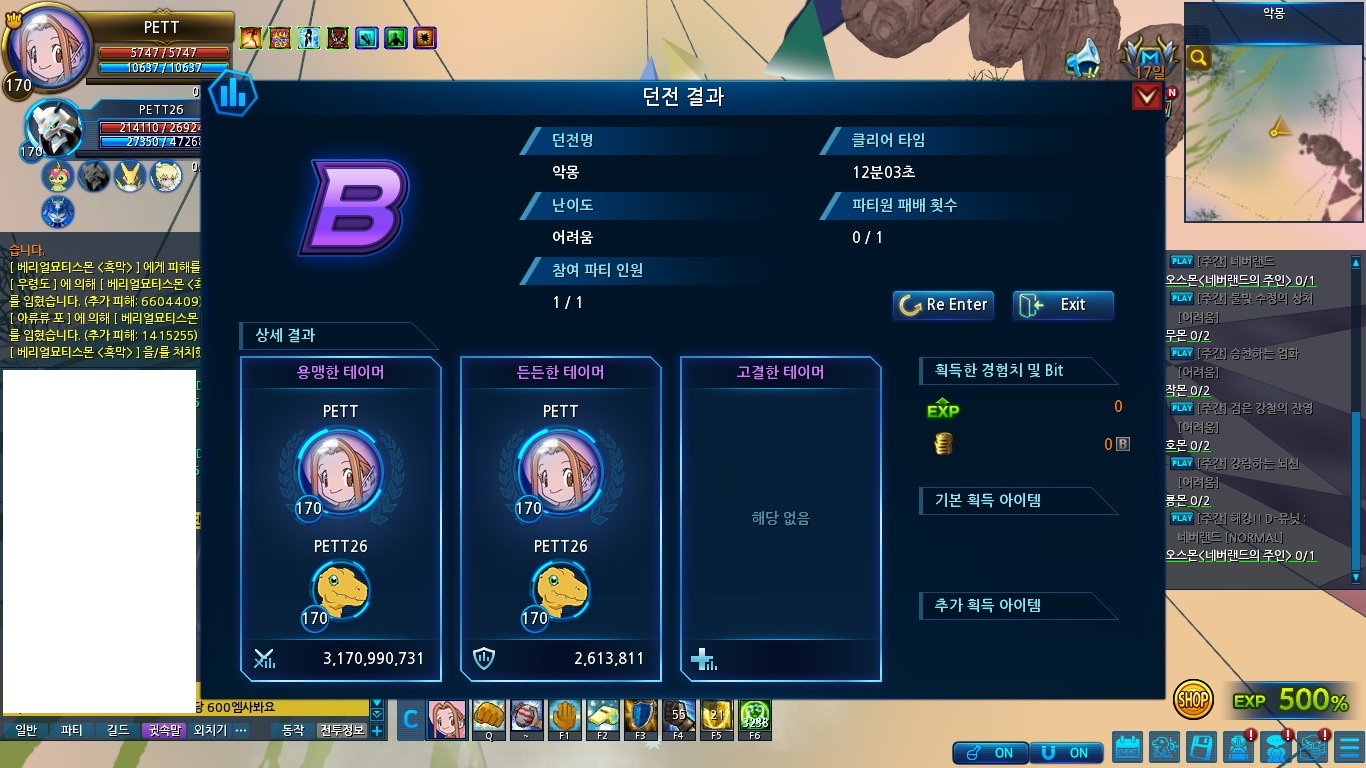This screenshot has height=768, width=1366.
Task: Use the fist skill in slot Q
Action: 489,716
